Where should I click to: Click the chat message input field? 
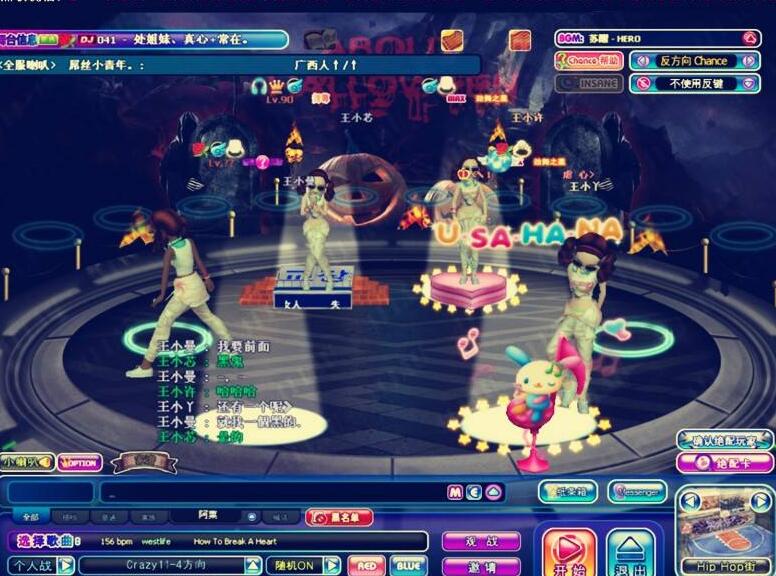click(270, 492)
